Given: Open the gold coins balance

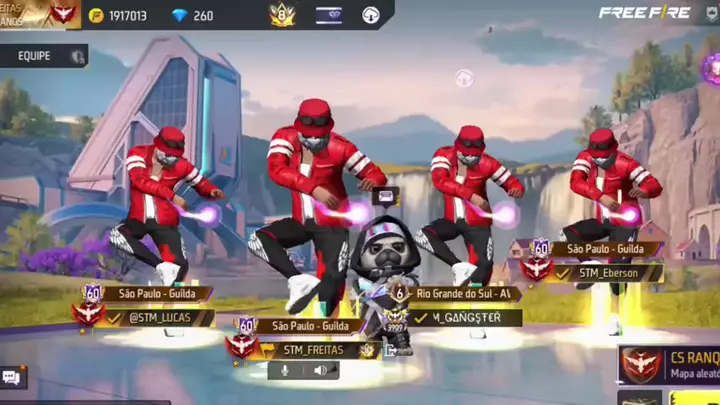Looking at the screenshot, I should pyautogui.click(x=118, y=16).
